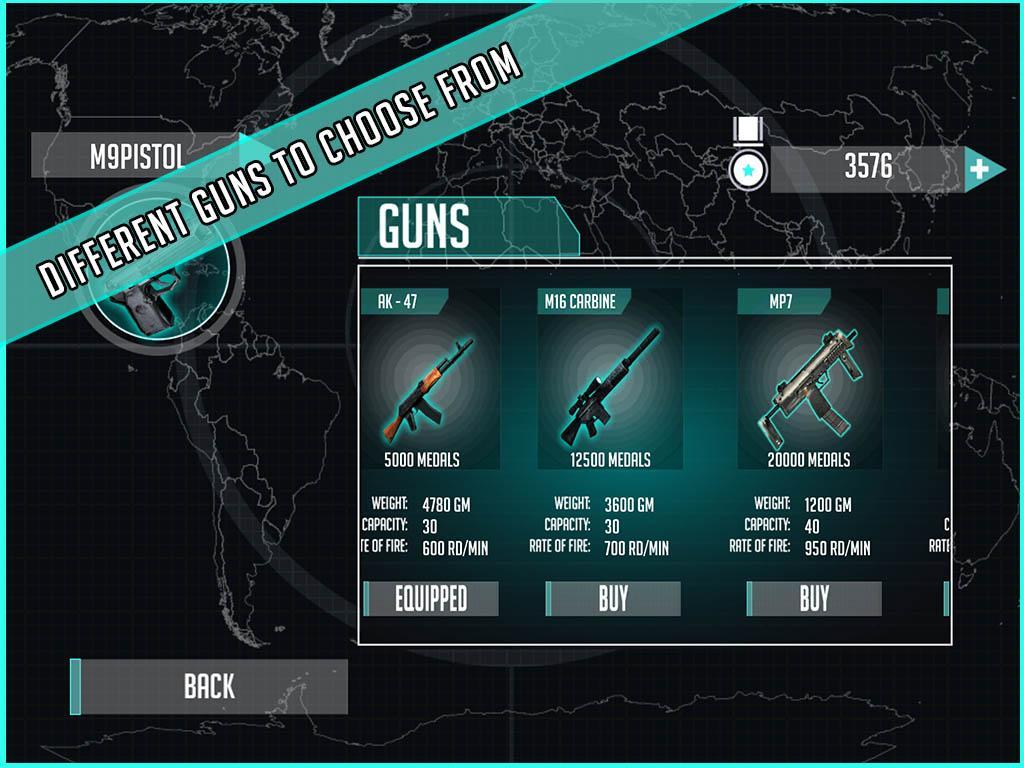Screen dimensions: 1024x768
Task: Add more medals with the plus button
Action: (x=980, y=169)
